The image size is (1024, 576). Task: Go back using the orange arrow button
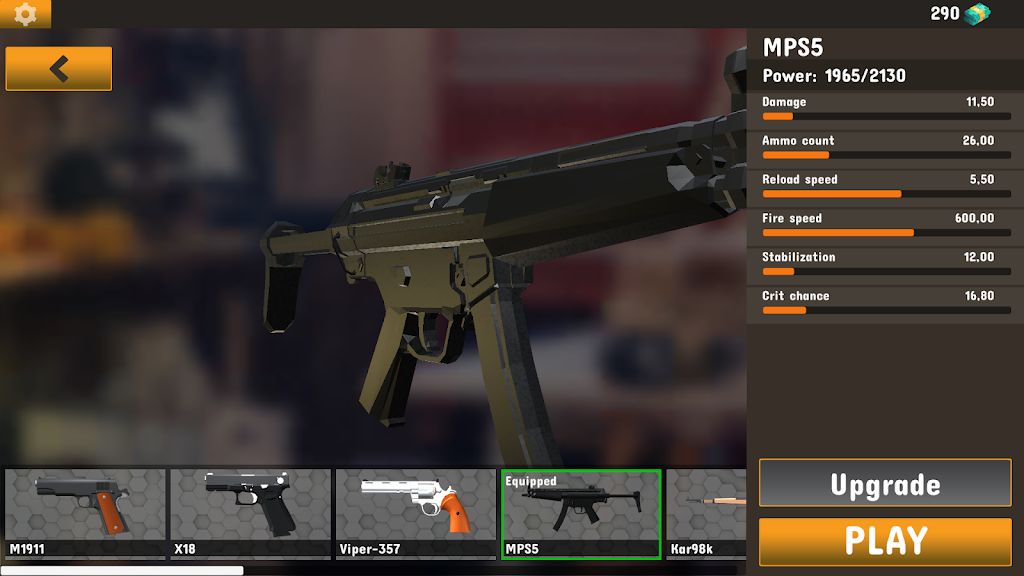point(59,69)
